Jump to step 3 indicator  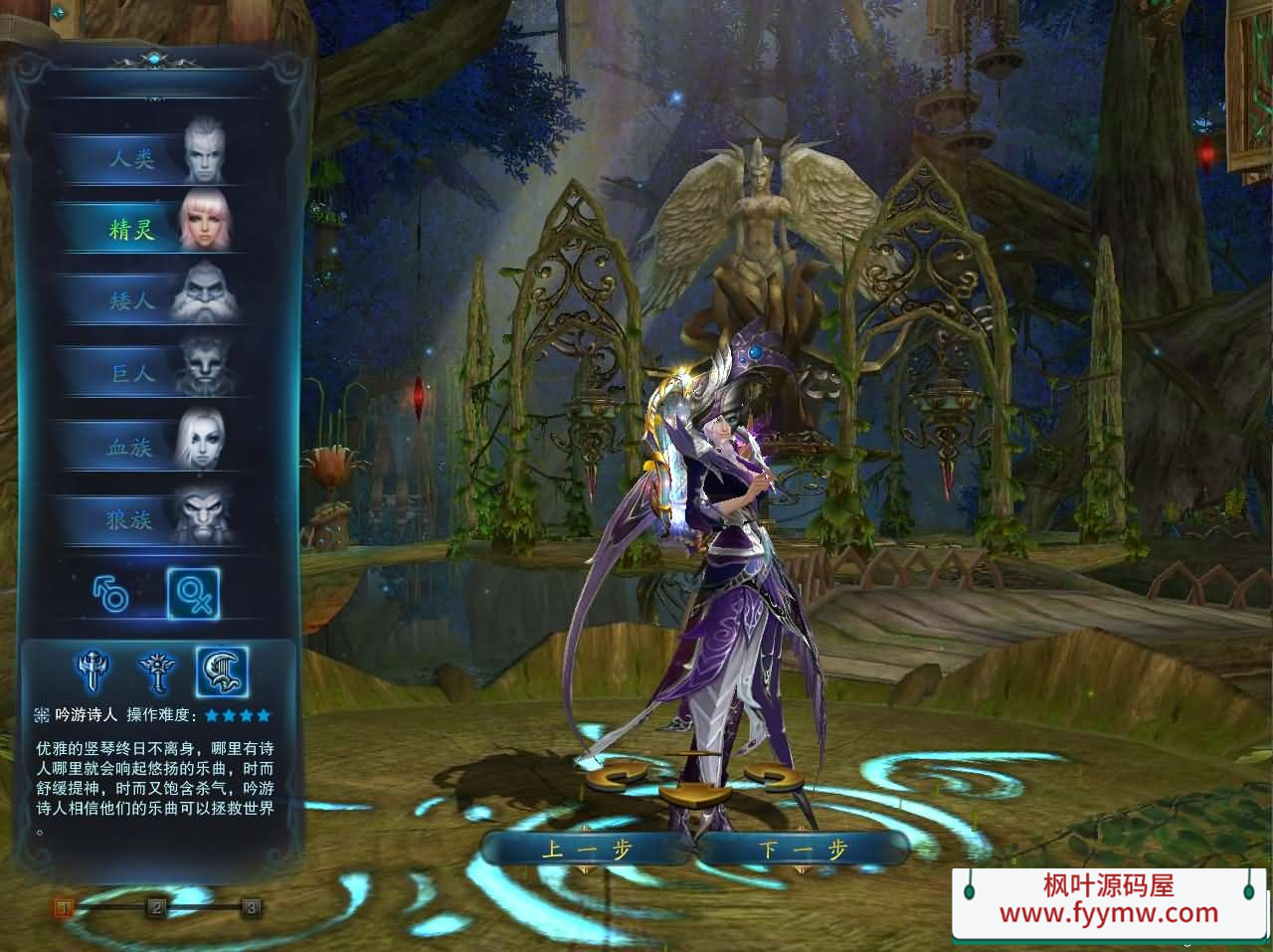point(252,907)
